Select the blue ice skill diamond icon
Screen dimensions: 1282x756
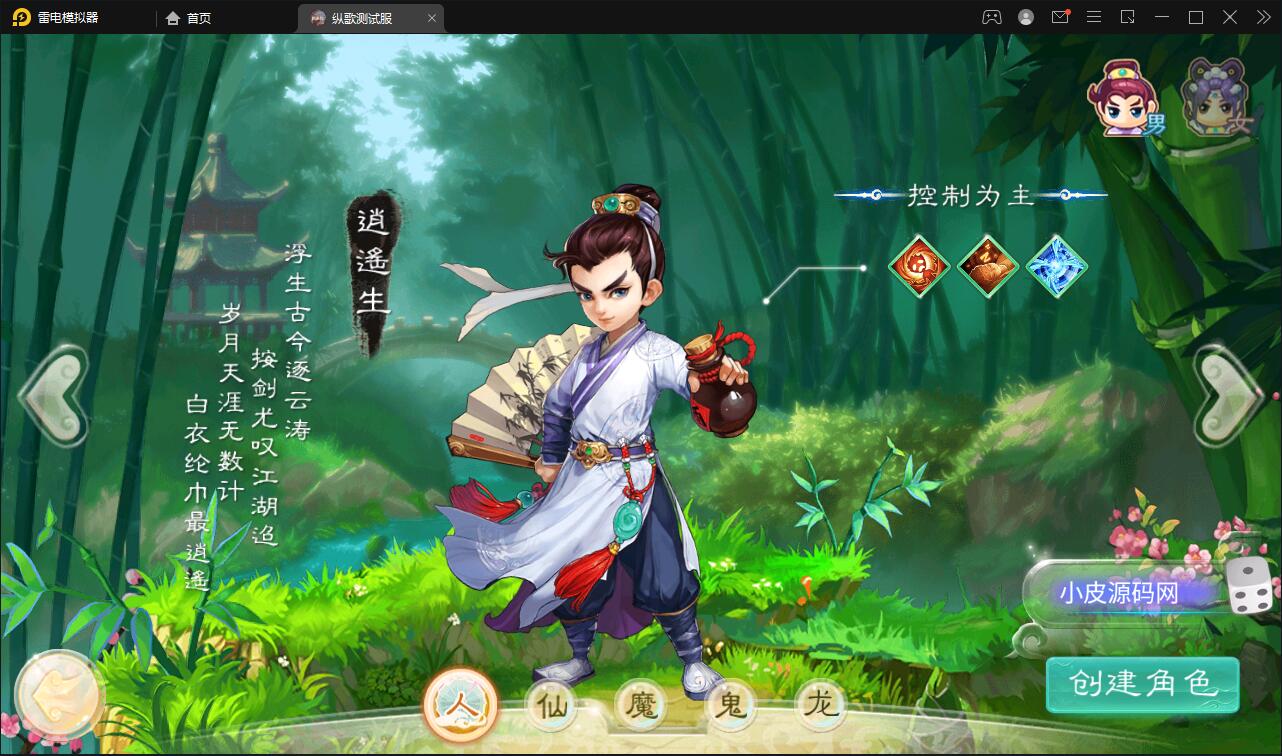[x=1055, y=267]
